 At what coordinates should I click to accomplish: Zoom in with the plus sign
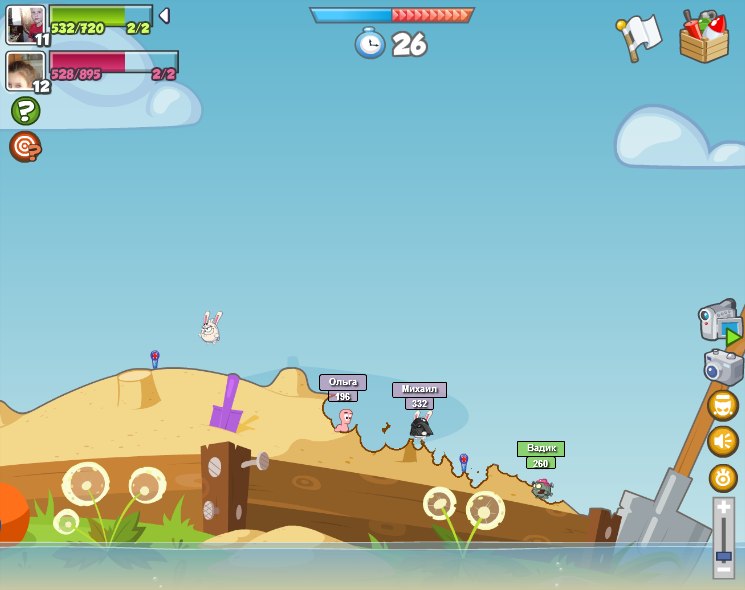723,508
